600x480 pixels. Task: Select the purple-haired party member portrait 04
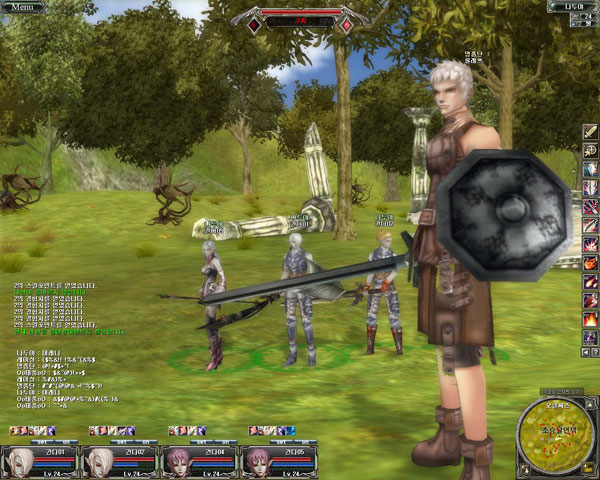pos(180,463)
